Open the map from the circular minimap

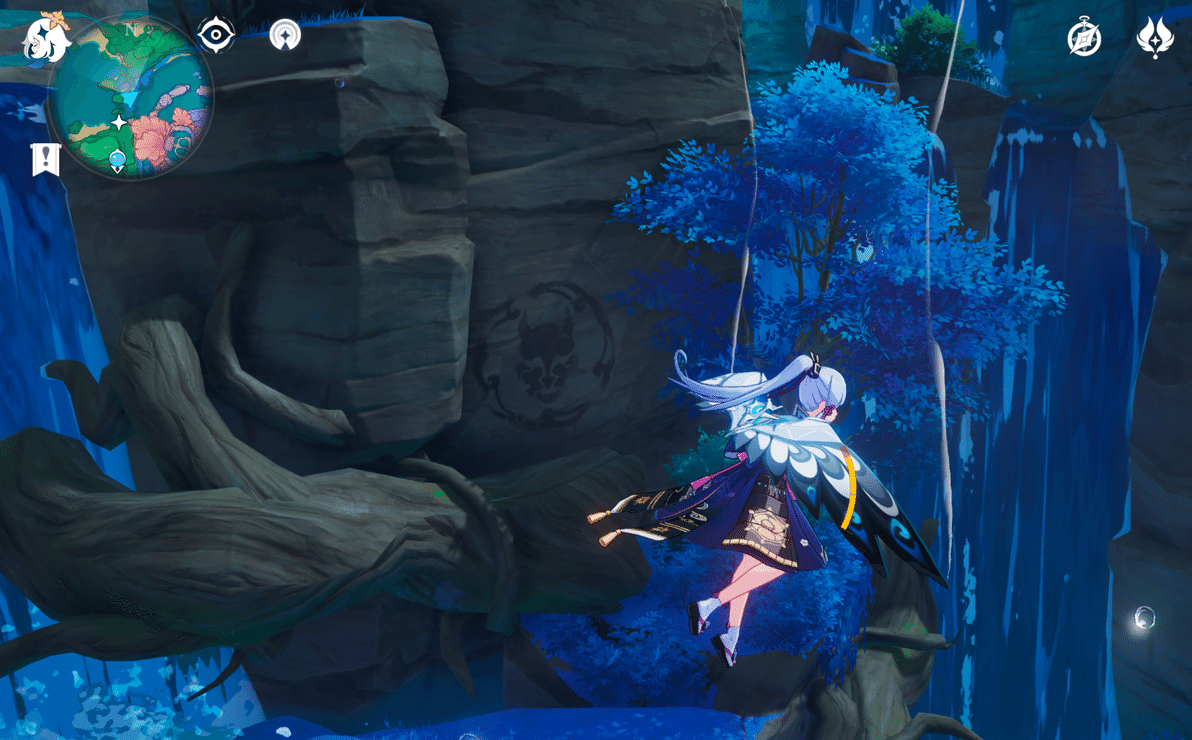click(x=130, y=98)
